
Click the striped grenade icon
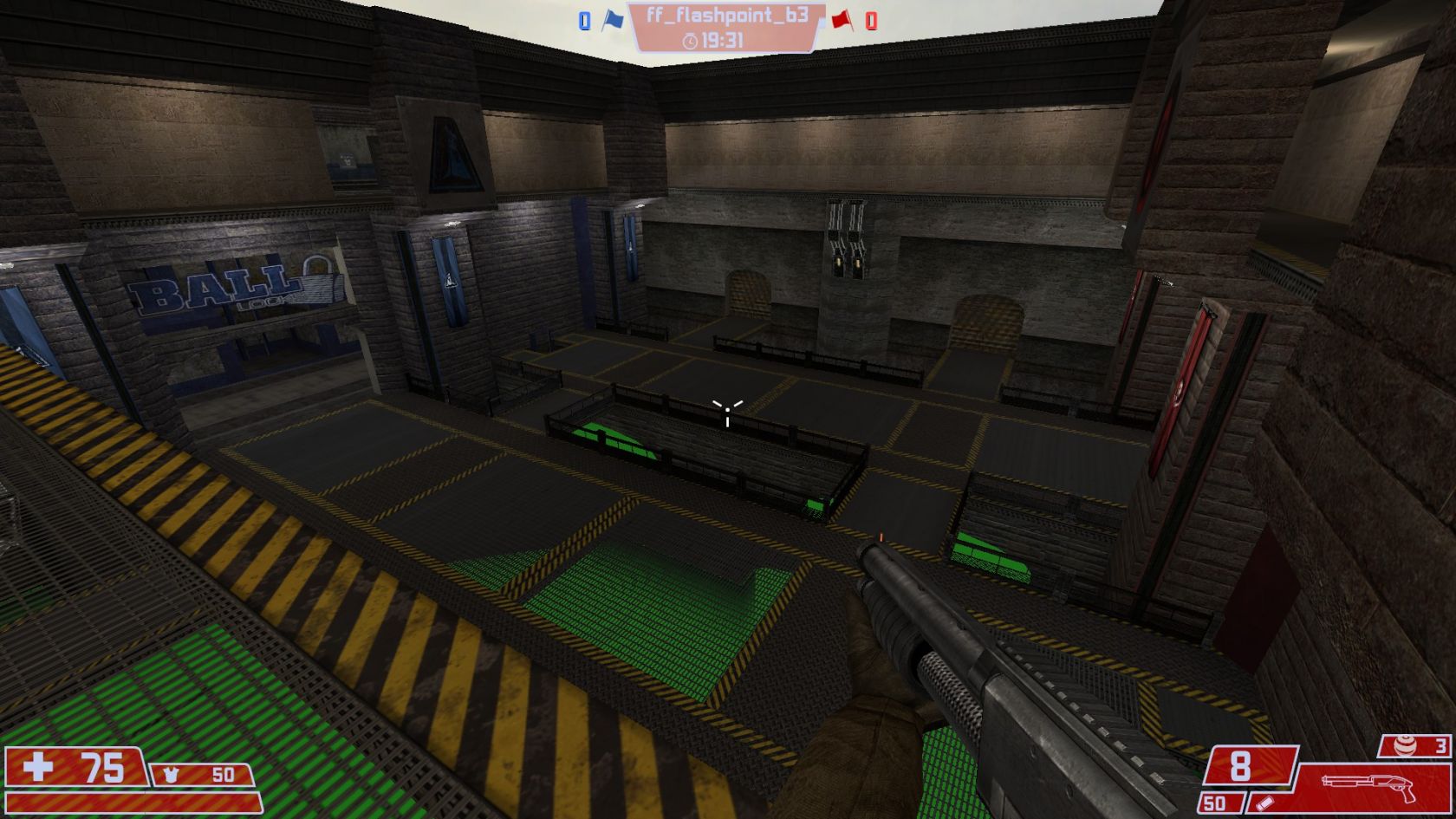[1406, 745]
